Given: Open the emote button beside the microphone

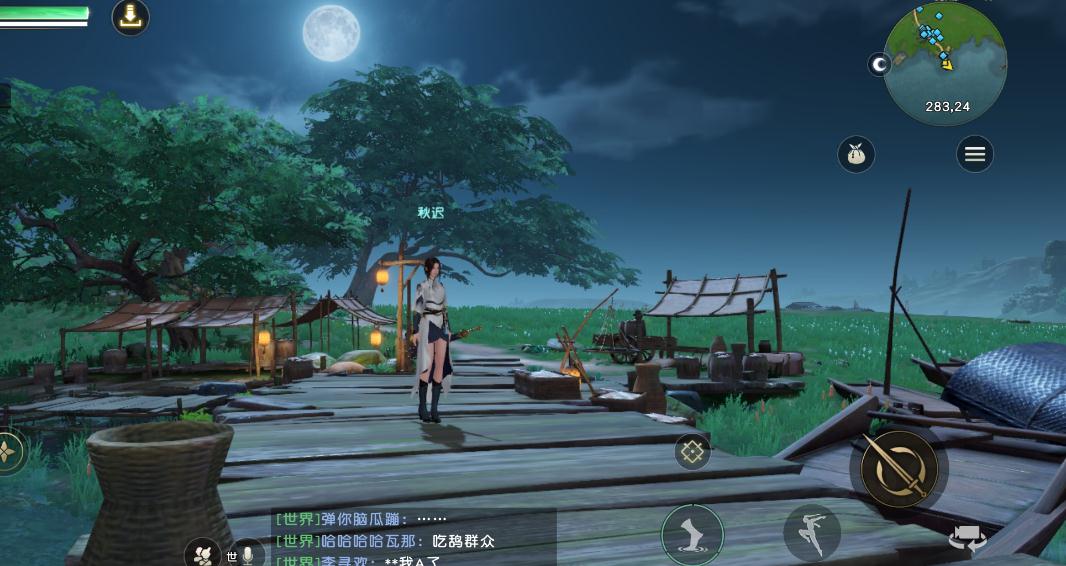Looking at the screenshot, I should (203, 554).
